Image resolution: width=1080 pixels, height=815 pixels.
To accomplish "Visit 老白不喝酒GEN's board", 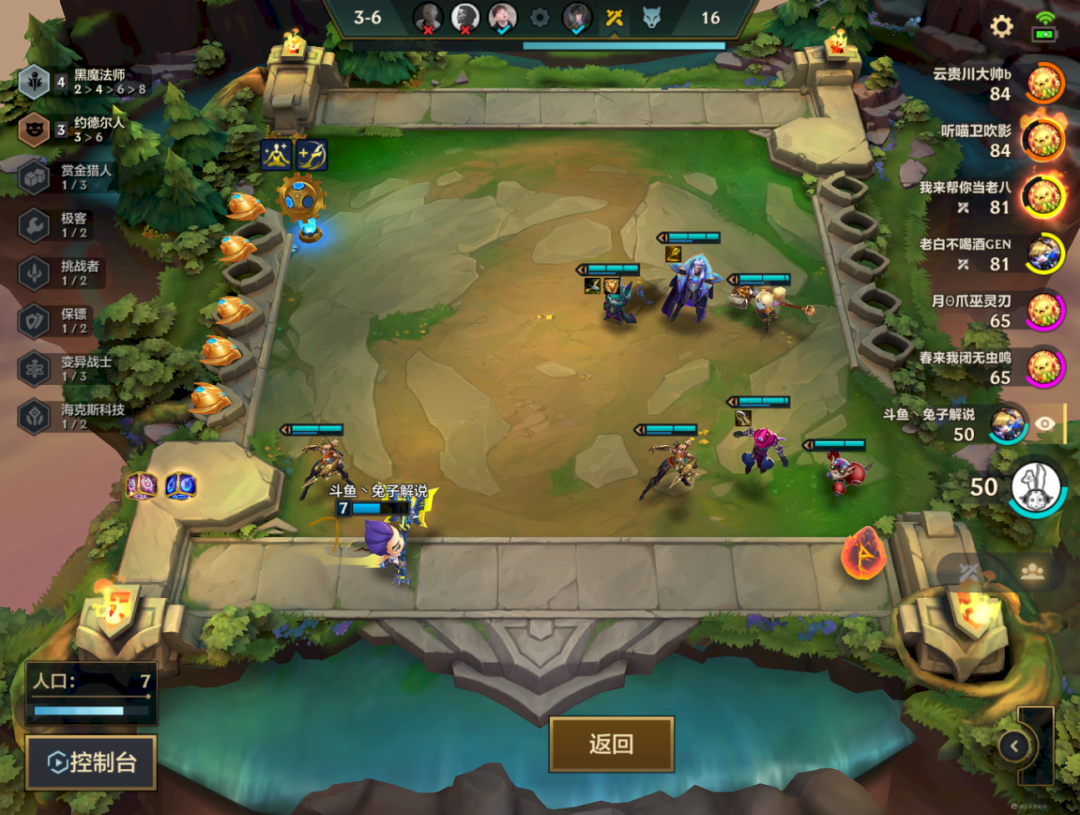I will coord(1043,254).
